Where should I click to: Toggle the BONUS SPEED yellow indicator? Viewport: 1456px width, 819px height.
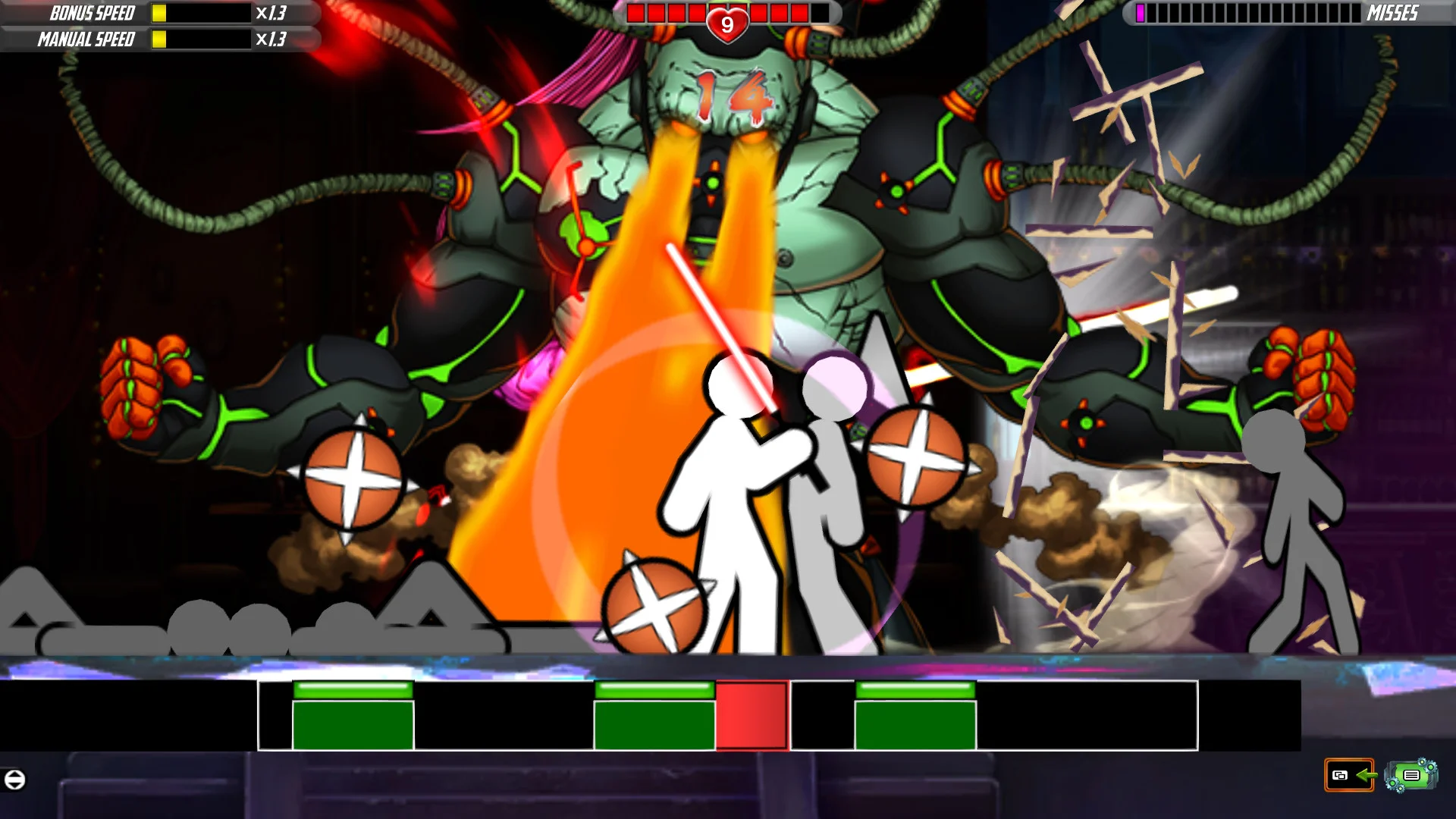158,12
